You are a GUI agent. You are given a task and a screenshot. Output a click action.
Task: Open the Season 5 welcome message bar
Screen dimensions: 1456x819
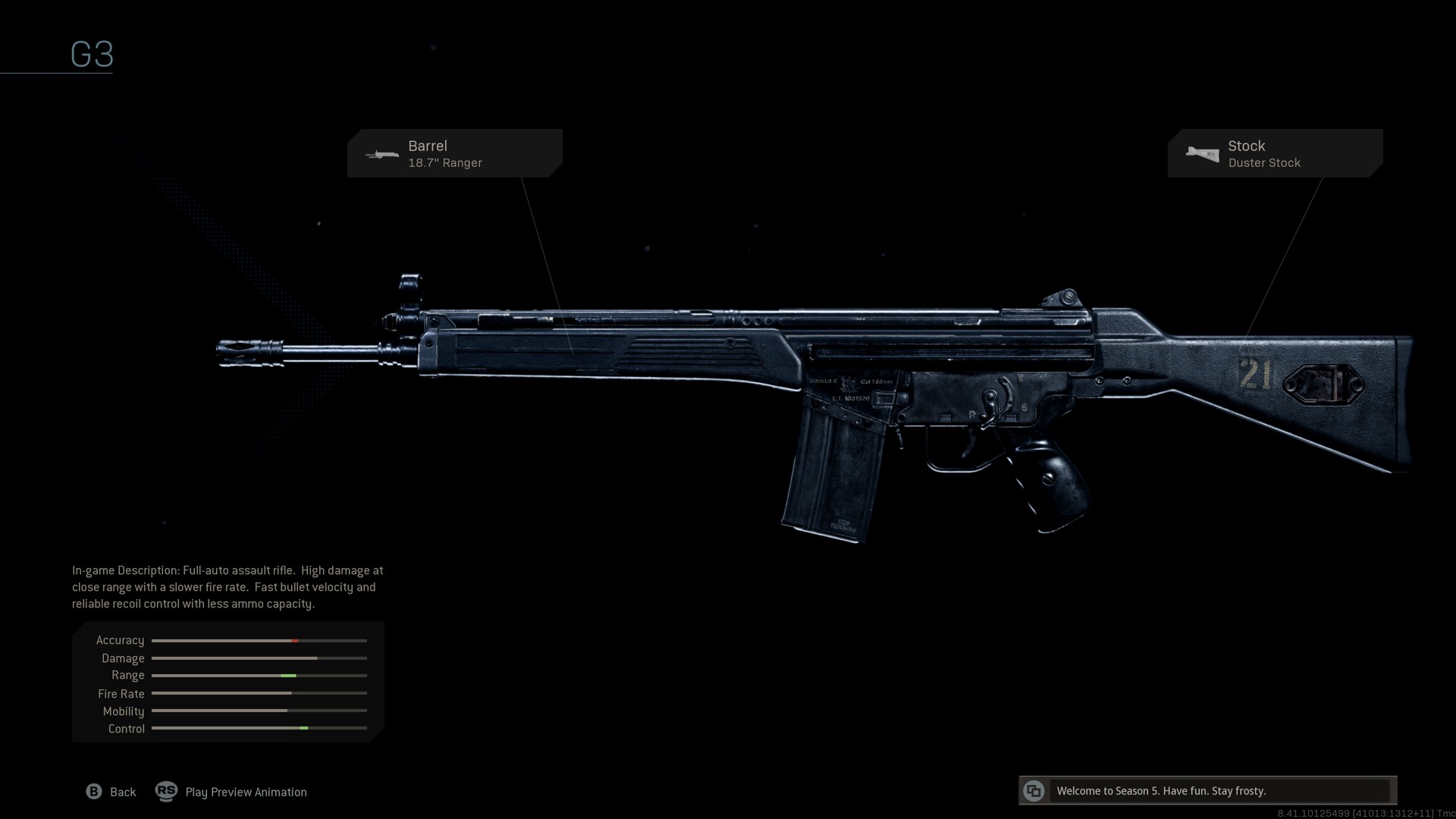point(1207,791)
